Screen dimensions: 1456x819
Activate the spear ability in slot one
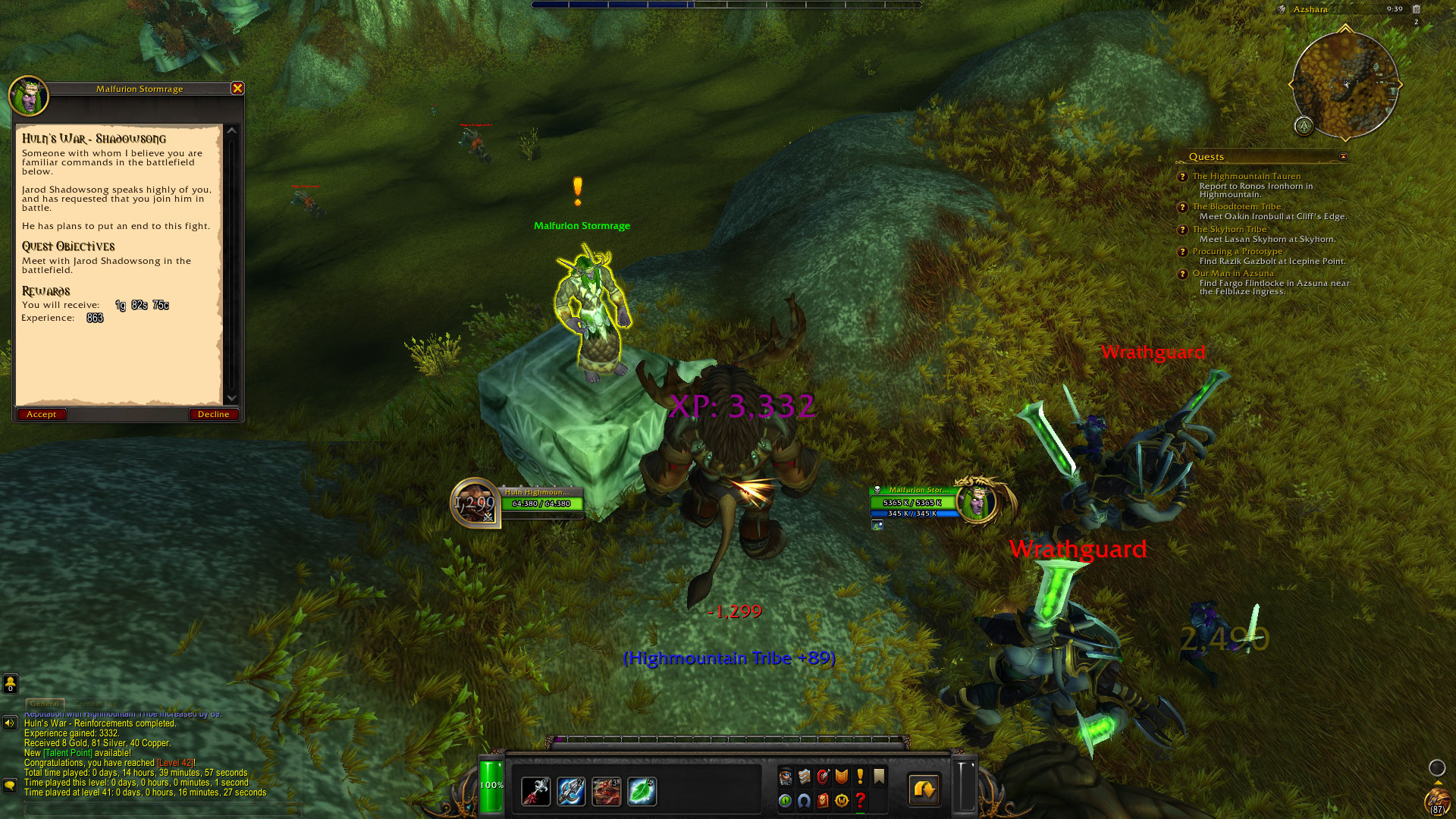tap(536, 791)
